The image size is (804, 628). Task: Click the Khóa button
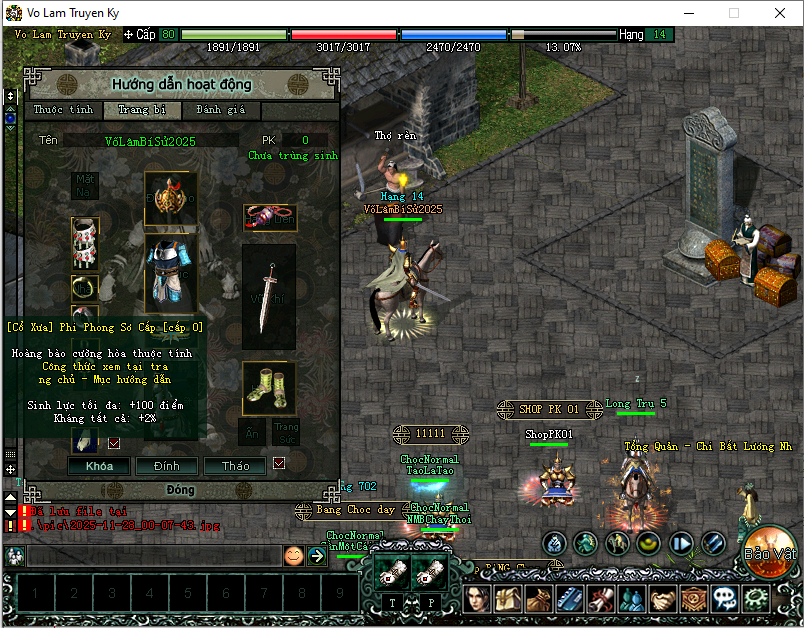[x=99, y=466]
